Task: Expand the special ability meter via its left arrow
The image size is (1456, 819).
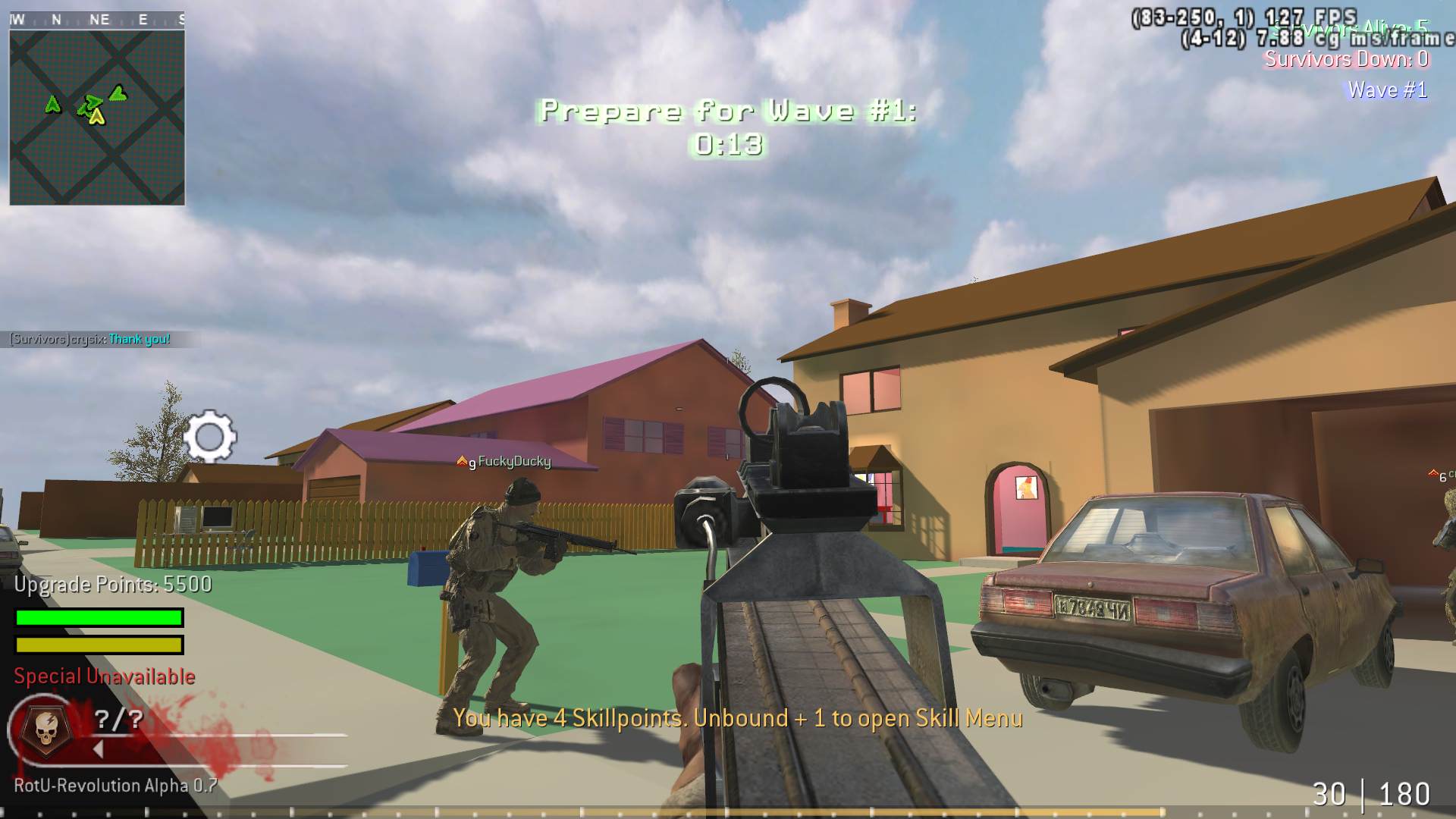Action: (96, 748)
